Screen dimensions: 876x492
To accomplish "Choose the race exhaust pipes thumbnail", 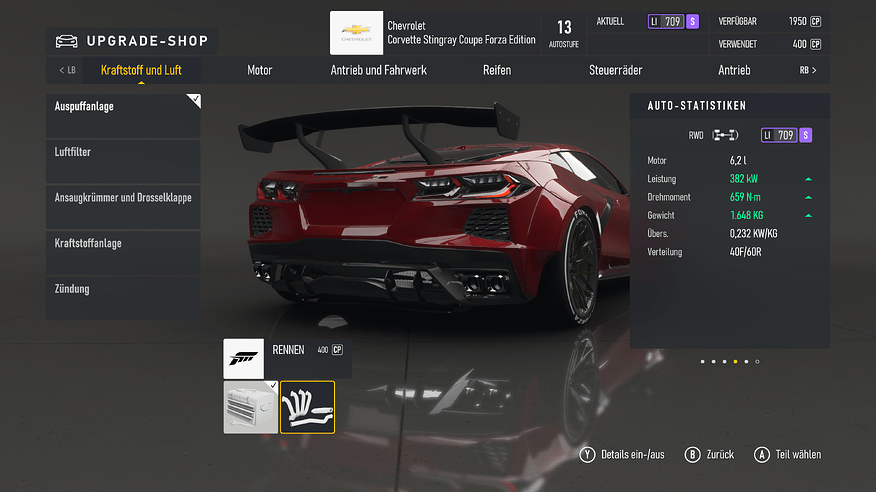I will click(x=308, y=407).
